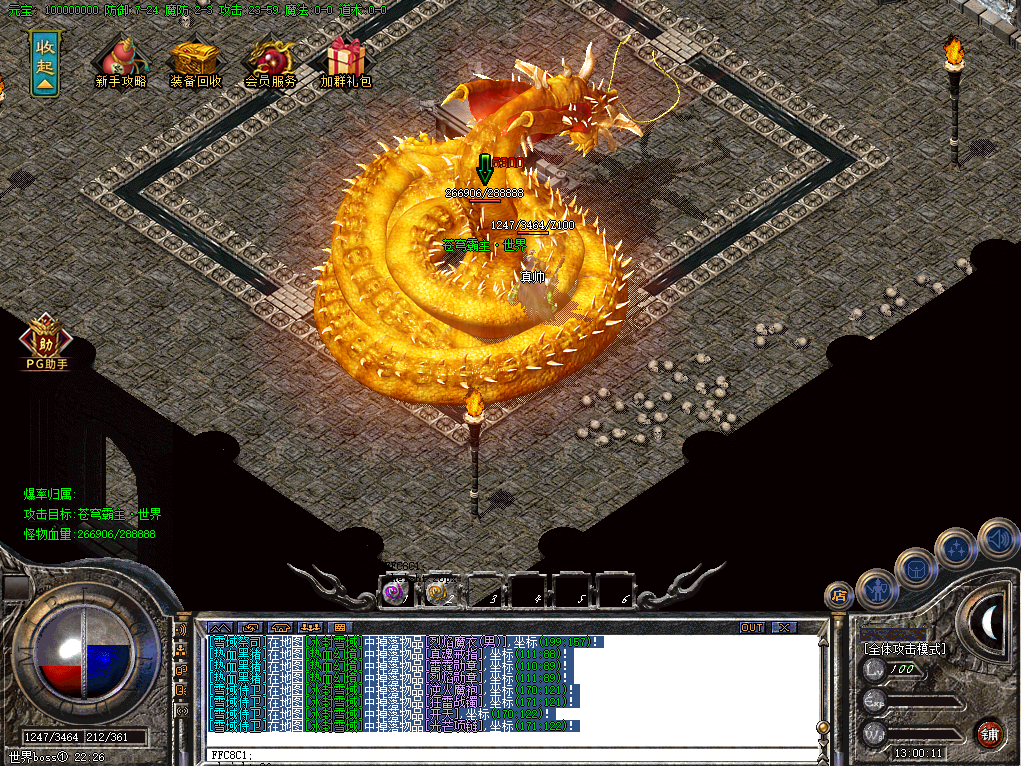Collapse the top menu with 收起 button
Viewport: 1021px width, 766px height.
tap(44, 62)
